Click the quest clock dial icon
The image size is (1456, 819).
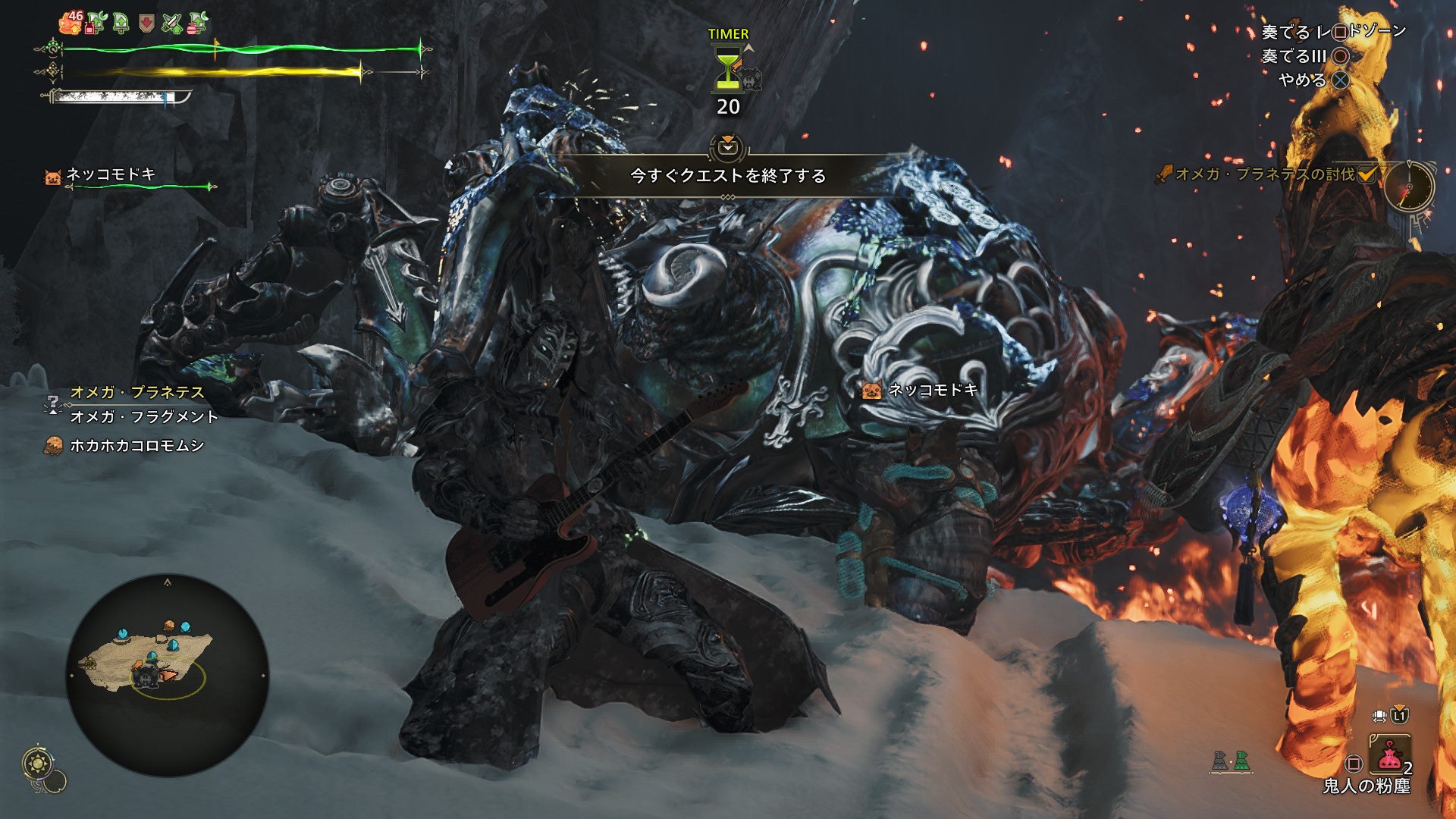tap(1409, 187)
